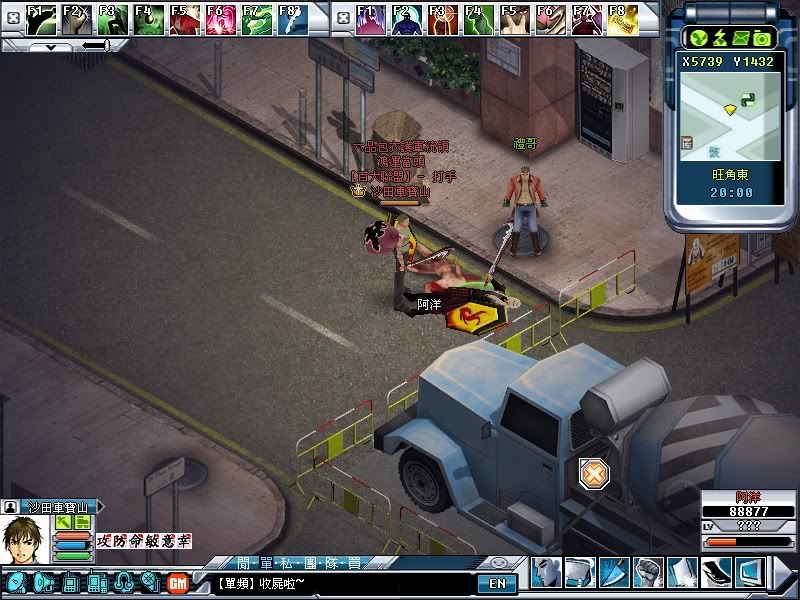
Task: Toggle the EN input language button
Action: [498, 583]
